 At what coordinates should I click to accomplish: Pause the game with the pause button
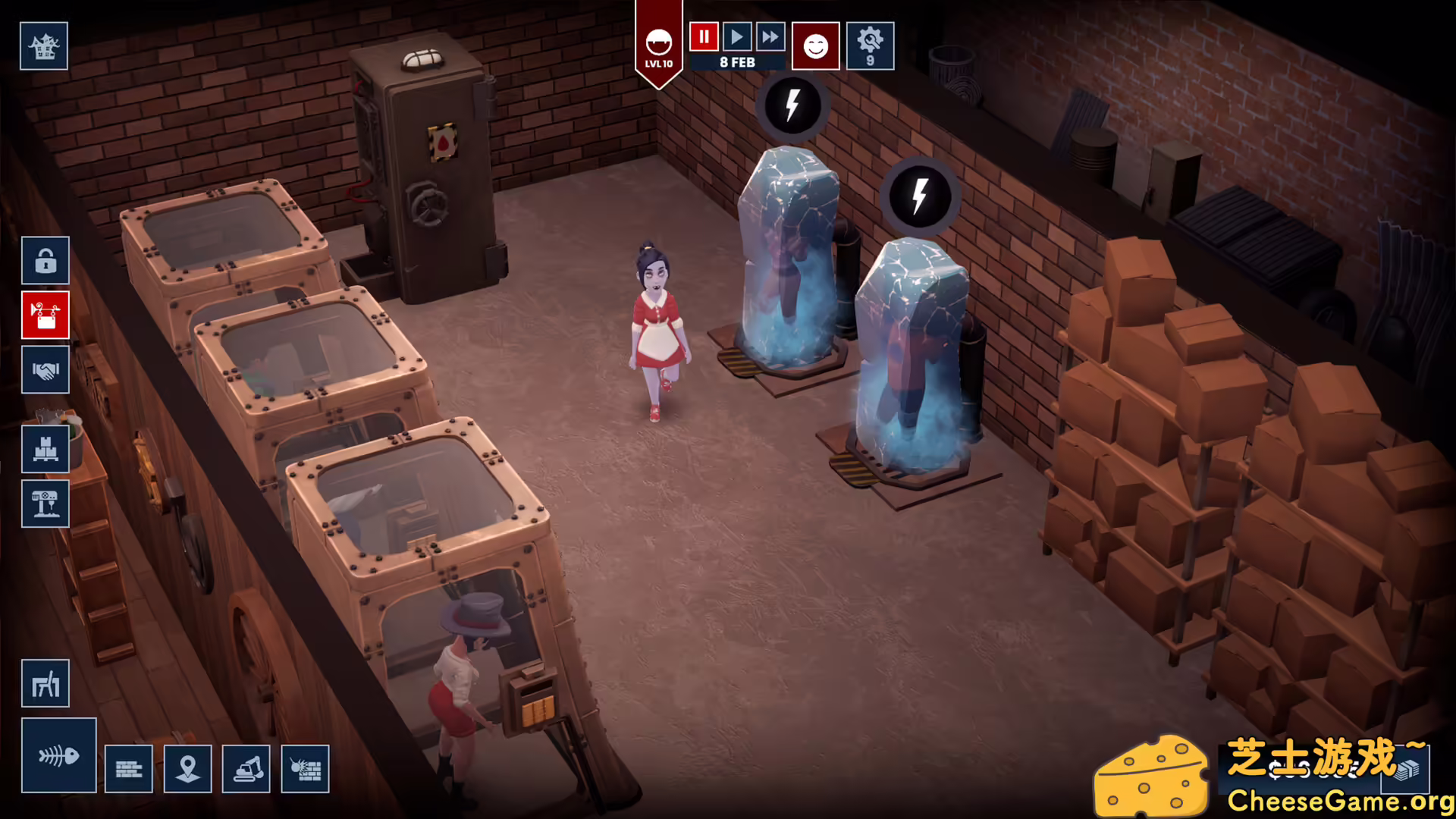tap(702, 36)
